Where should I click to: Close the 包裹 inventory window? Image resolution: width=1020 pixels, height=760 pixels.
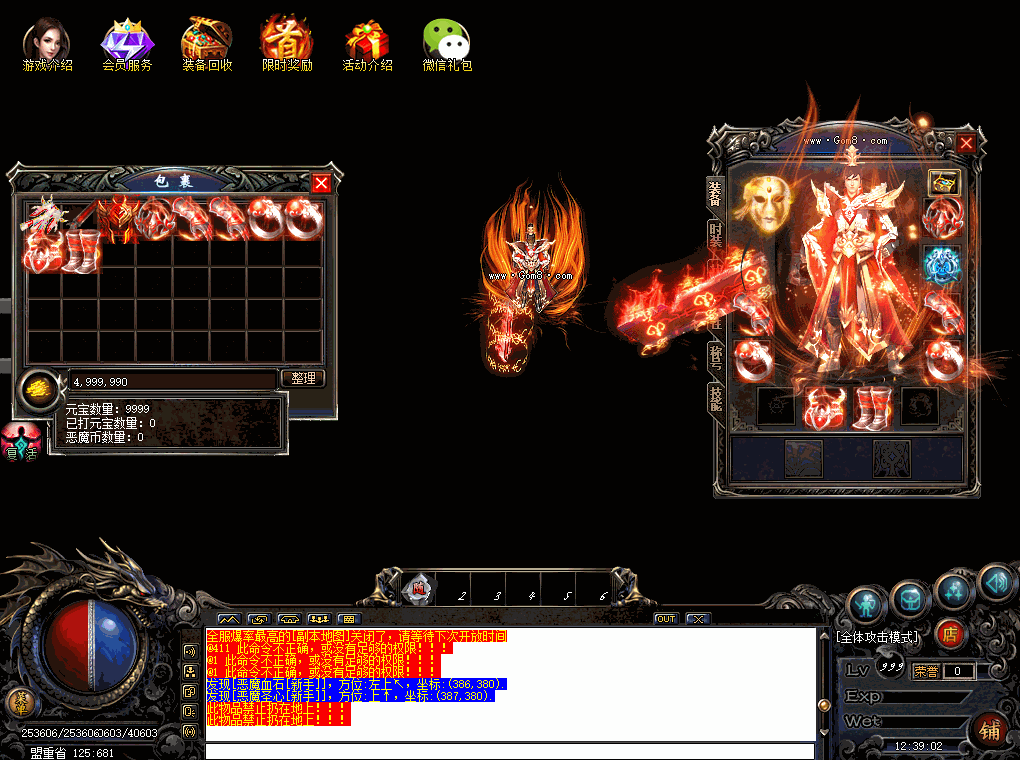[321, 183]
